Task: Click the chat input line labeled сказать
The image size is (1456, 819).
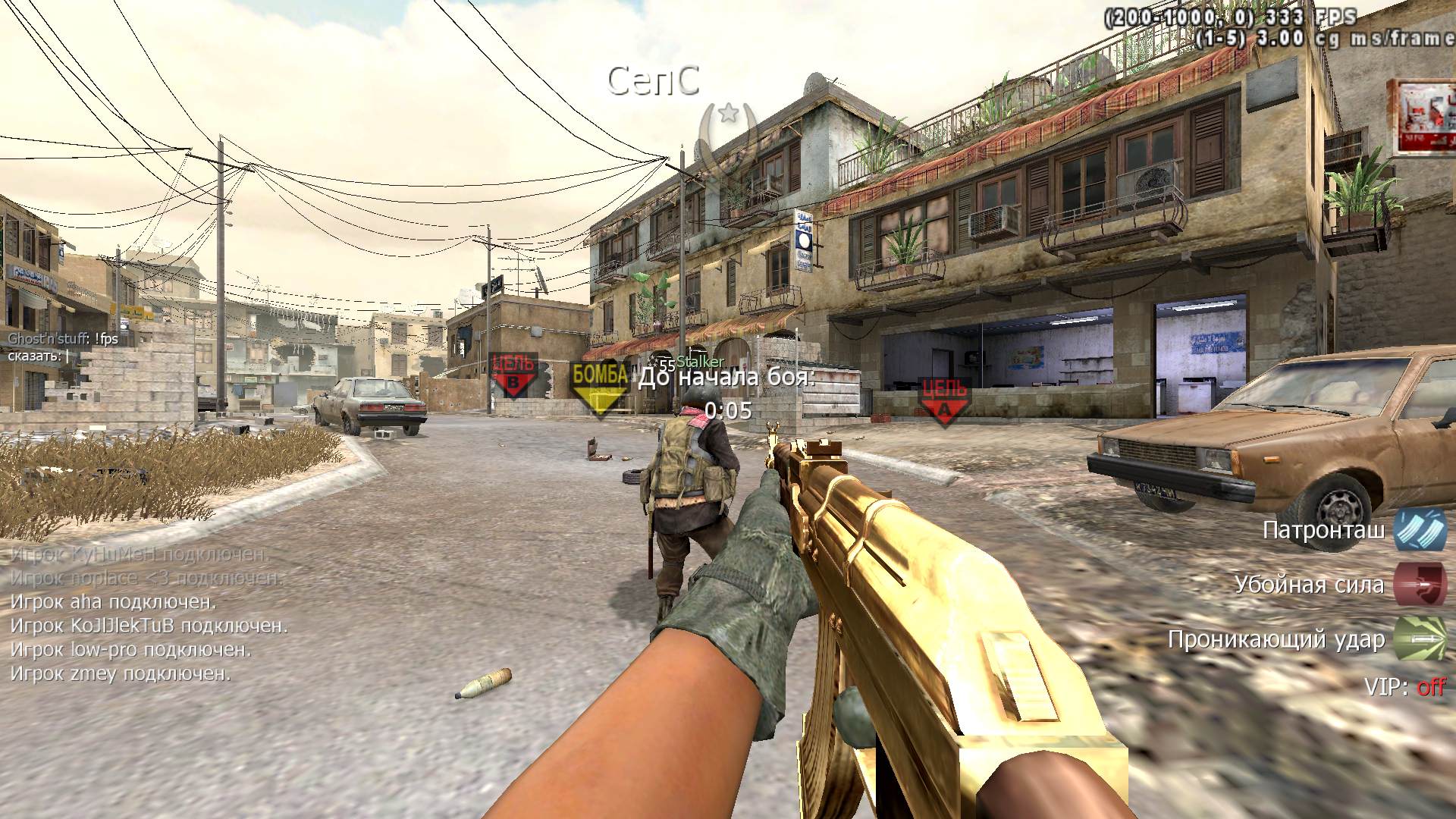Action: click(38, 356)
